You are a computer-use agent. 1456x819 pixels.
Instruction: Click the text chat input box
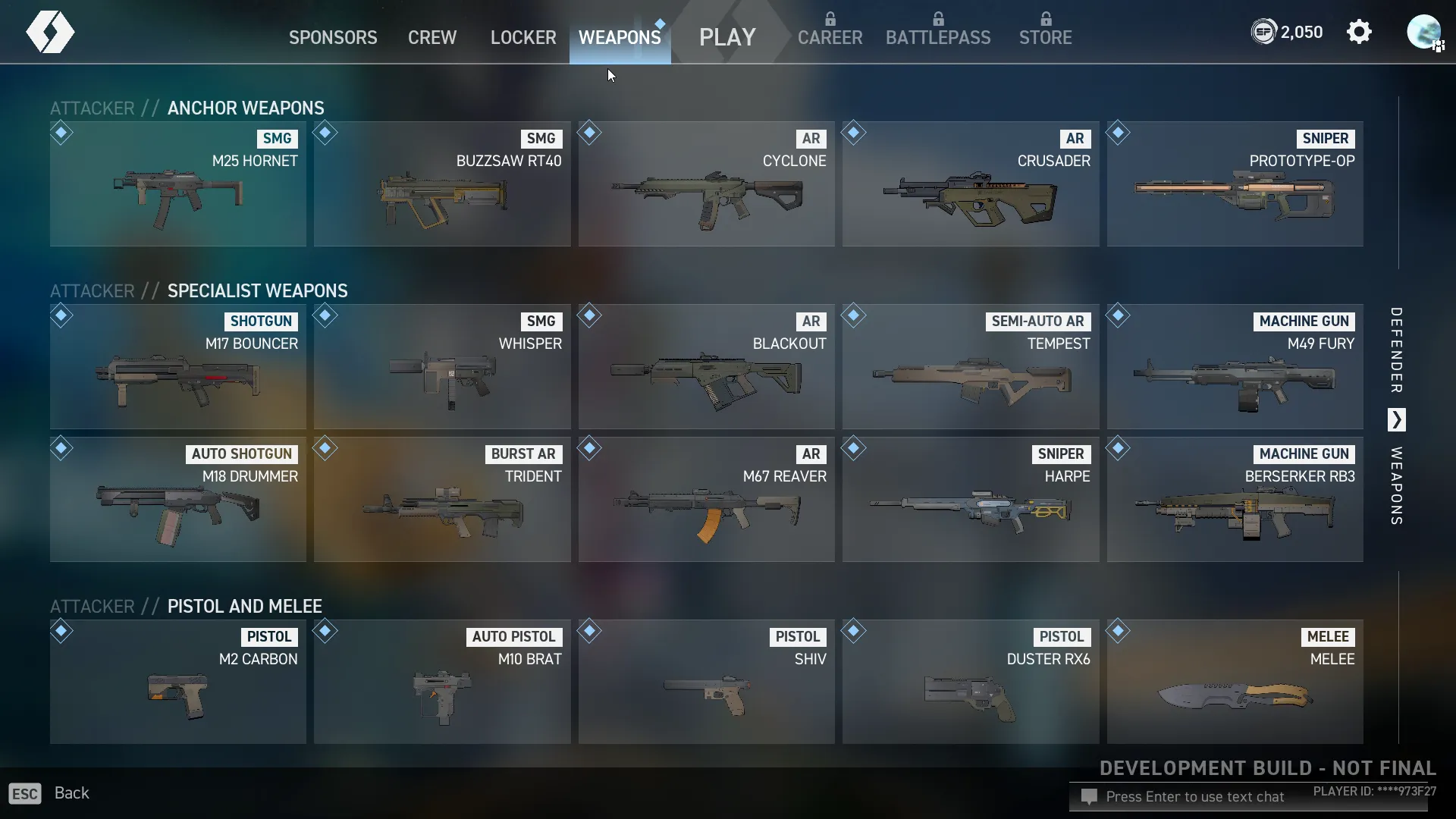coord(1194,797)
